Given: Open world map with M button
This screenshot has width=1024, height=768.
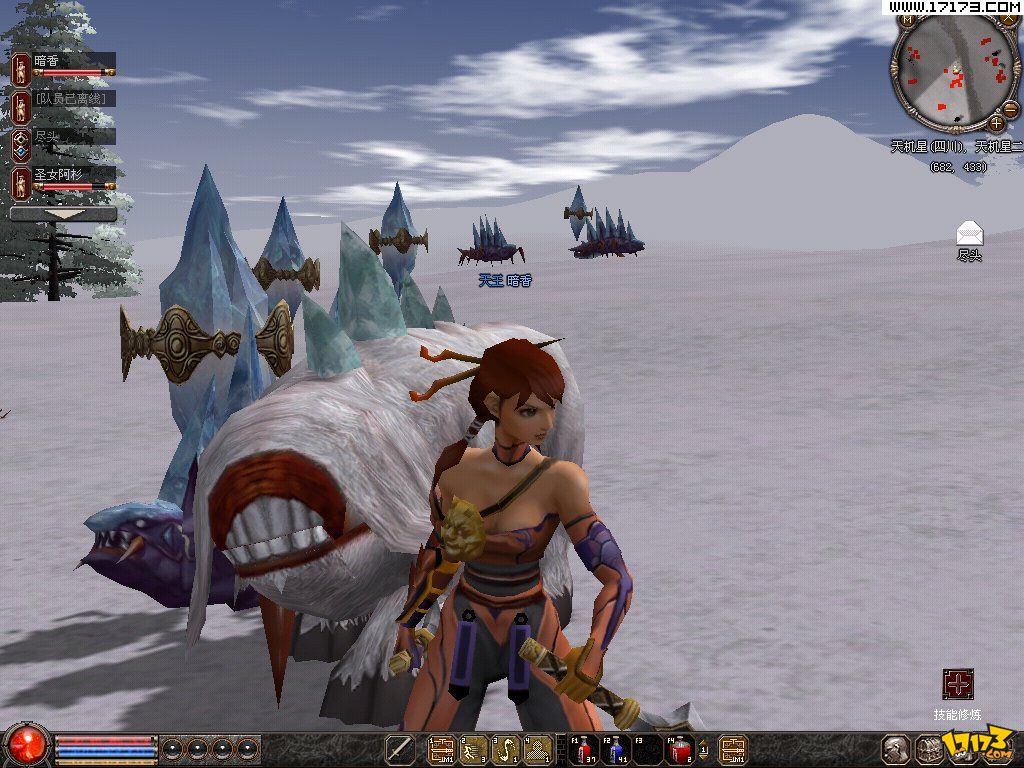Looking at the screenshot, I should pos(906,19).
